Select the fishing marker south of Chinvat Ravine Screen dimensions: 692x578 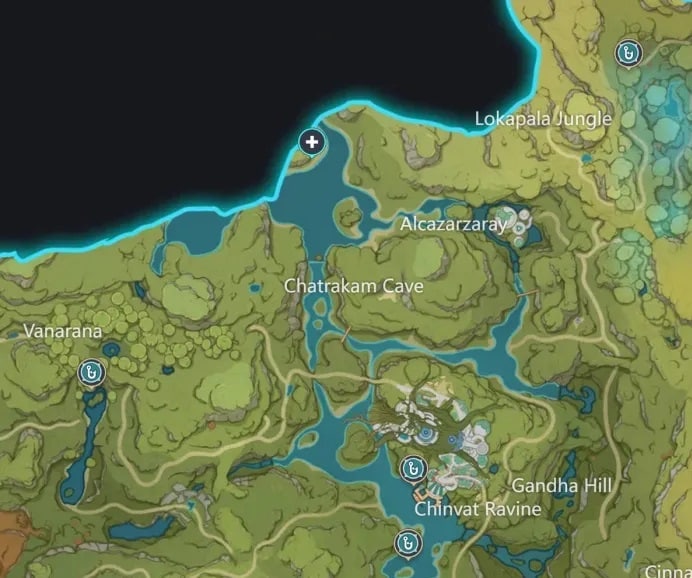point(406,543)
